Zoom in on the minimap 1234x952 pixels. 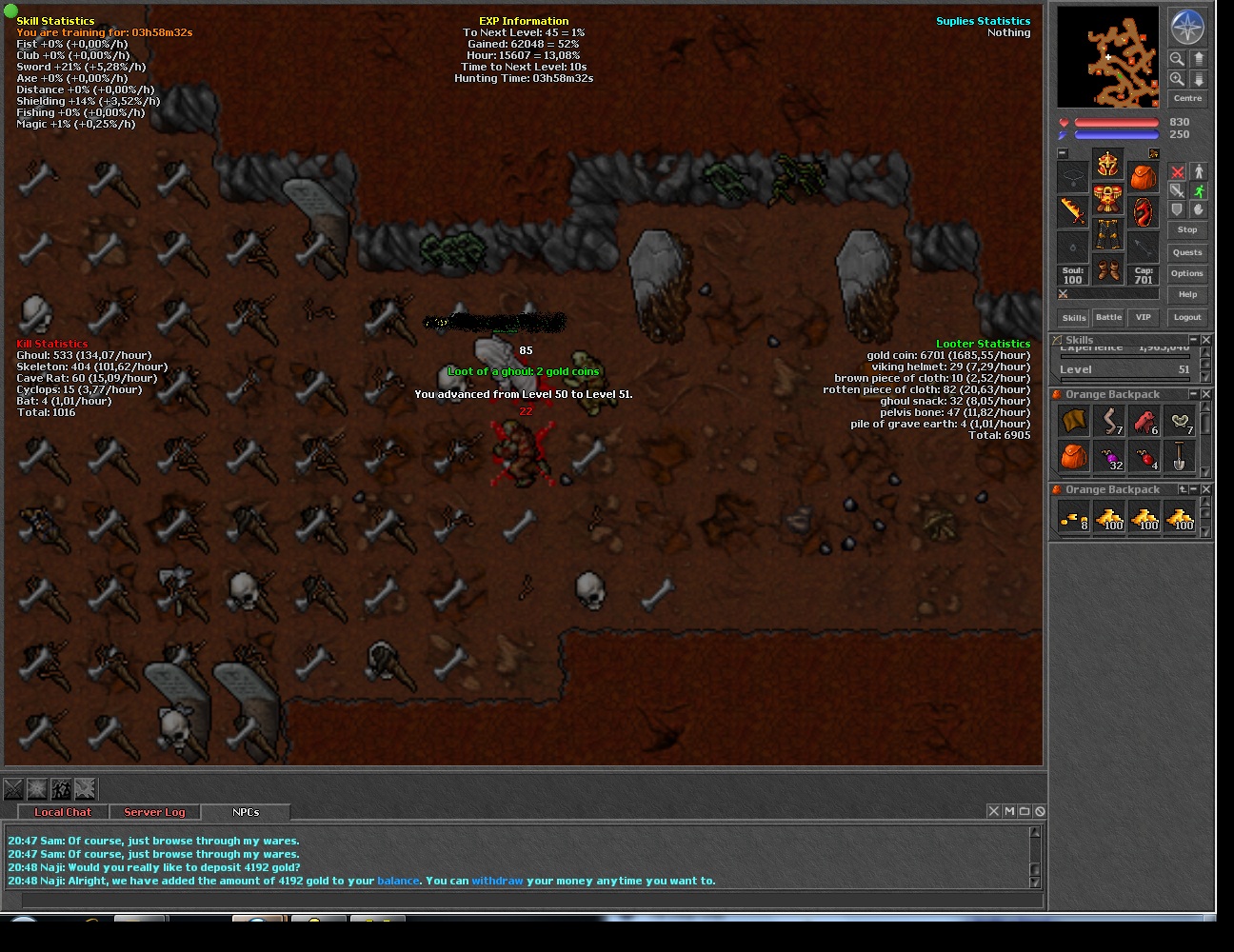[1178, 79]
